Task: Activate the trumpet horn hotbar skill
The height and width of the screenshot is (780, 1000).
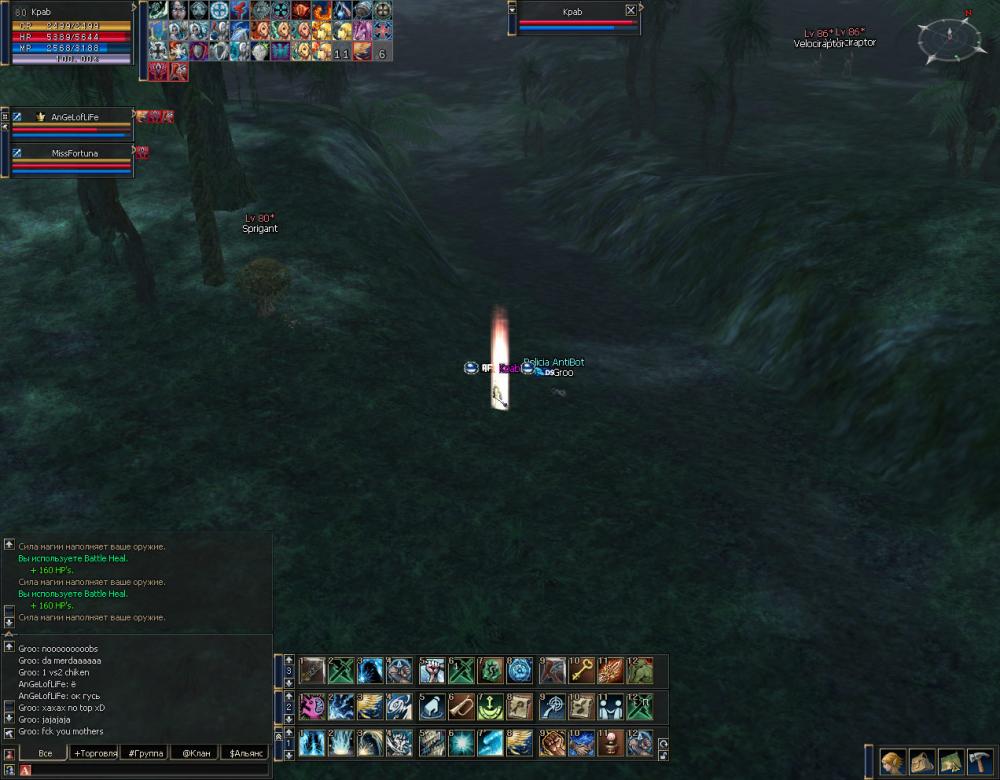Action: click(460, 706)
